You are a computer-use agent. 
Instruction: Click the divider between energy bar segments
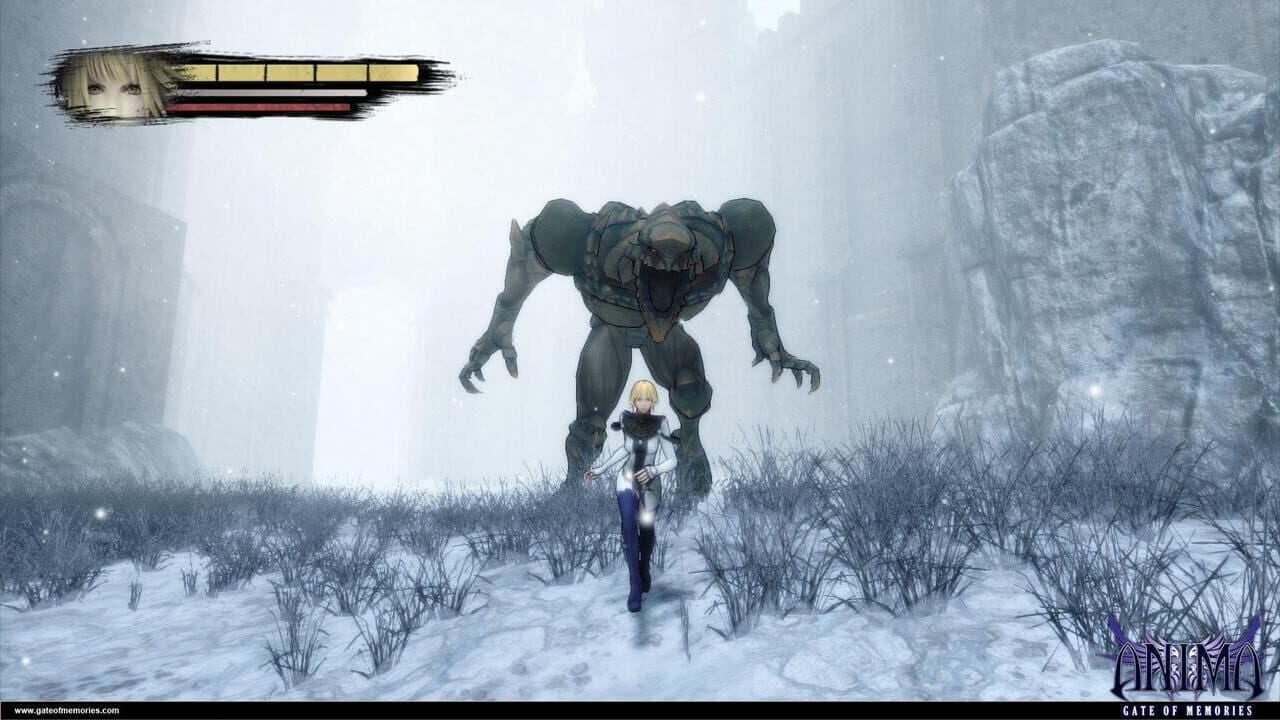265,73
